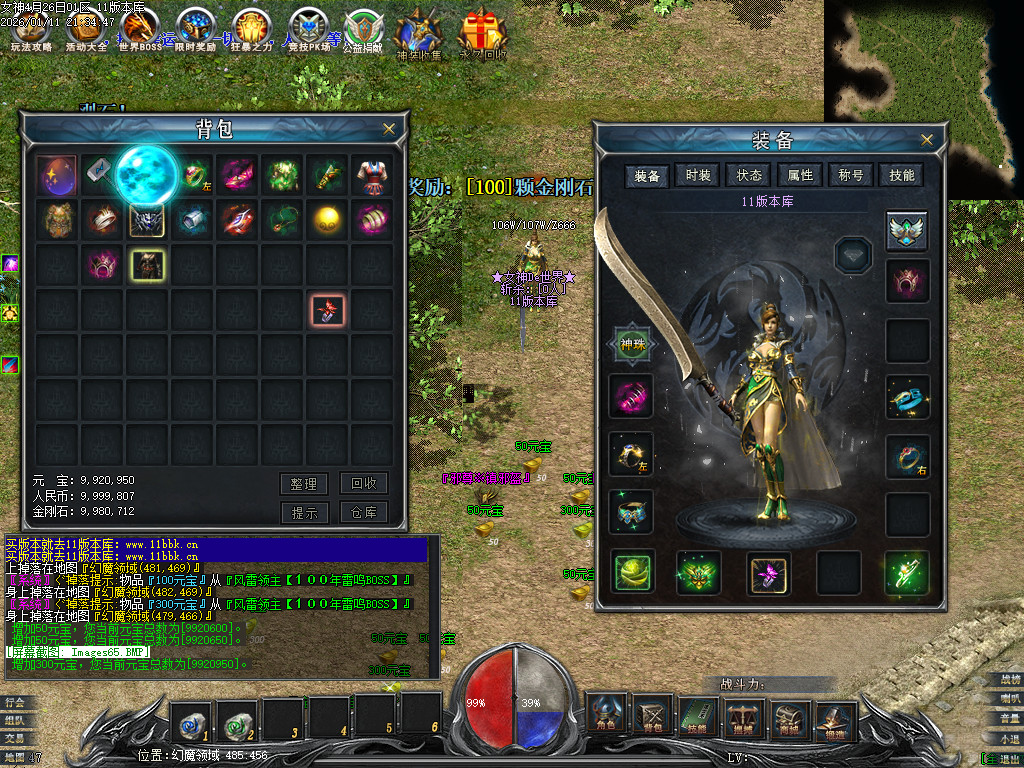The width and height of the screenshot is (1024, 768).
Task: Open the 世界BOSS dragon icon
Action: point(139,32)
